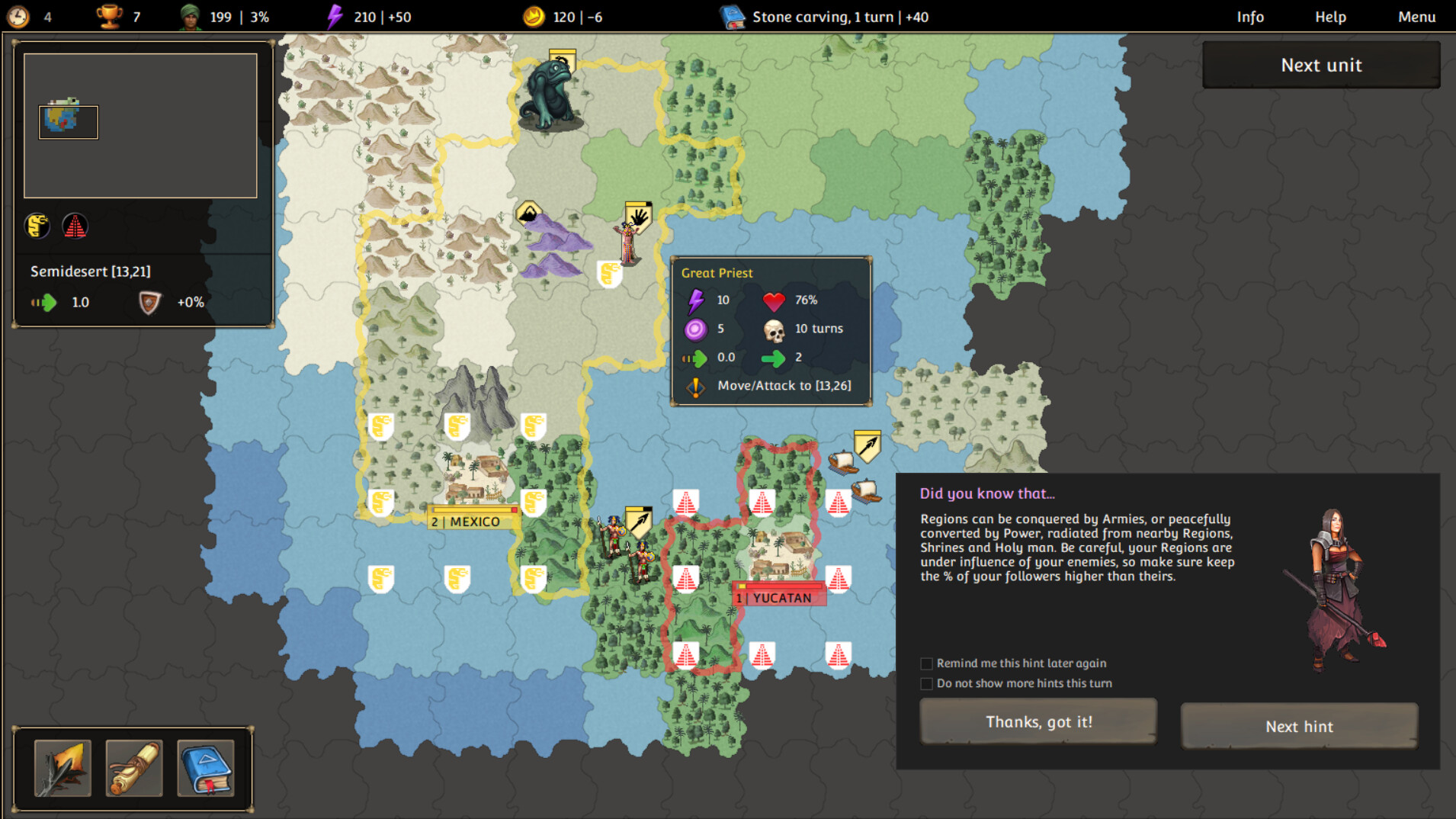Check 'Do not show more hints this turn'
The height and width of the screenshot is (819, 1456).
click(x=926, y=683)
